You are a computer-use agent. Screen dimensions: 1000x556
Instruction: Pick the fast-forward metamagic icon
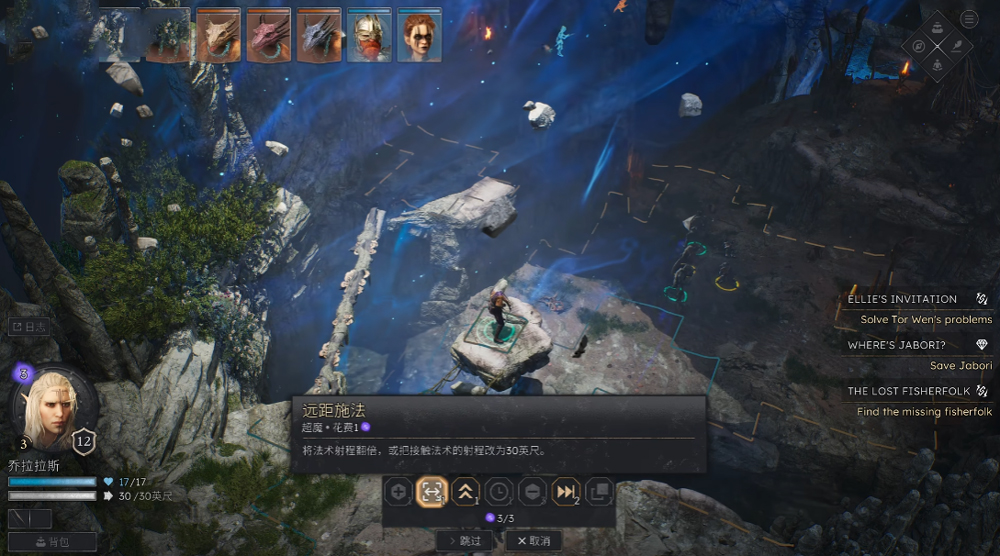[x=566, y=491]
